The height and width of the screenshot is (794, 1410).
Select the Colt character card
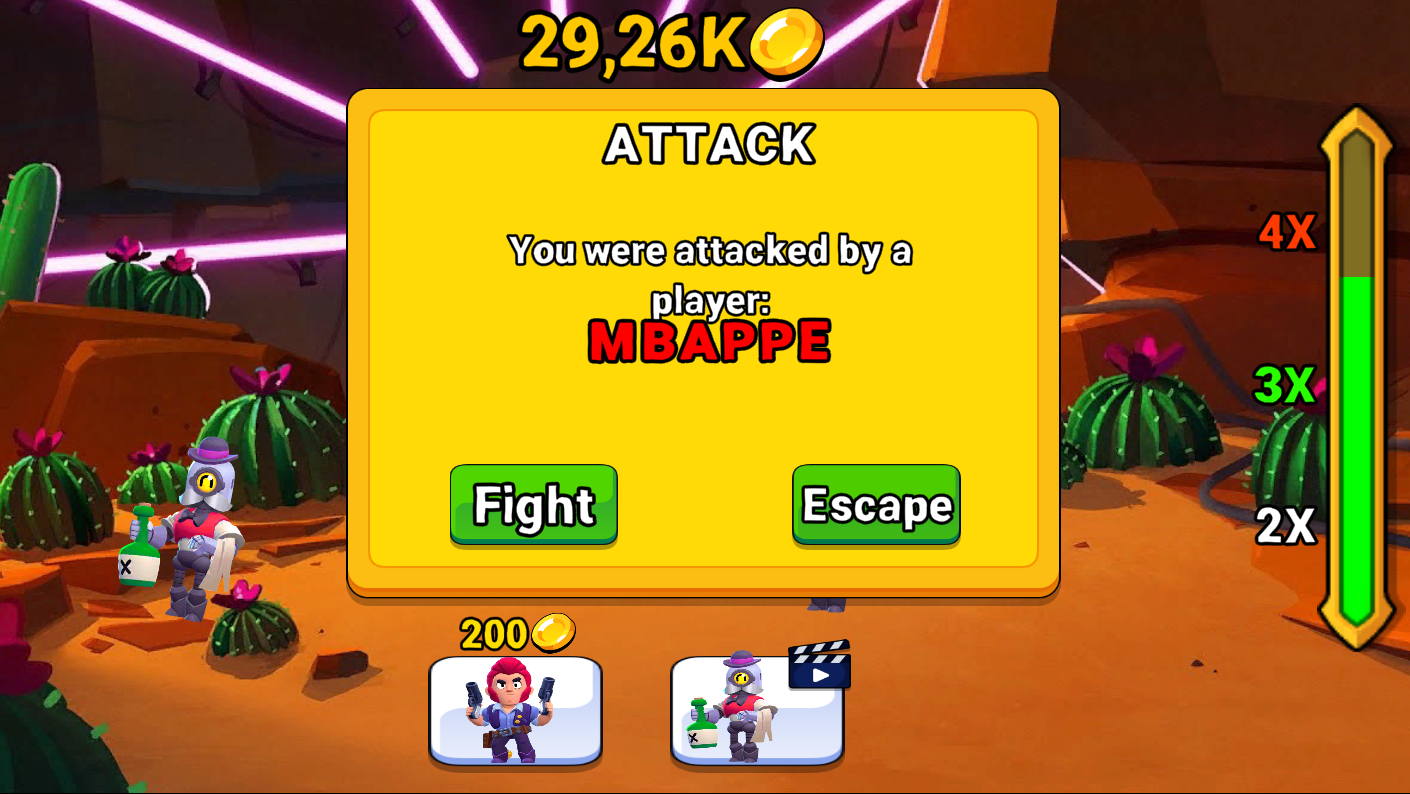[x=516, y=712]
